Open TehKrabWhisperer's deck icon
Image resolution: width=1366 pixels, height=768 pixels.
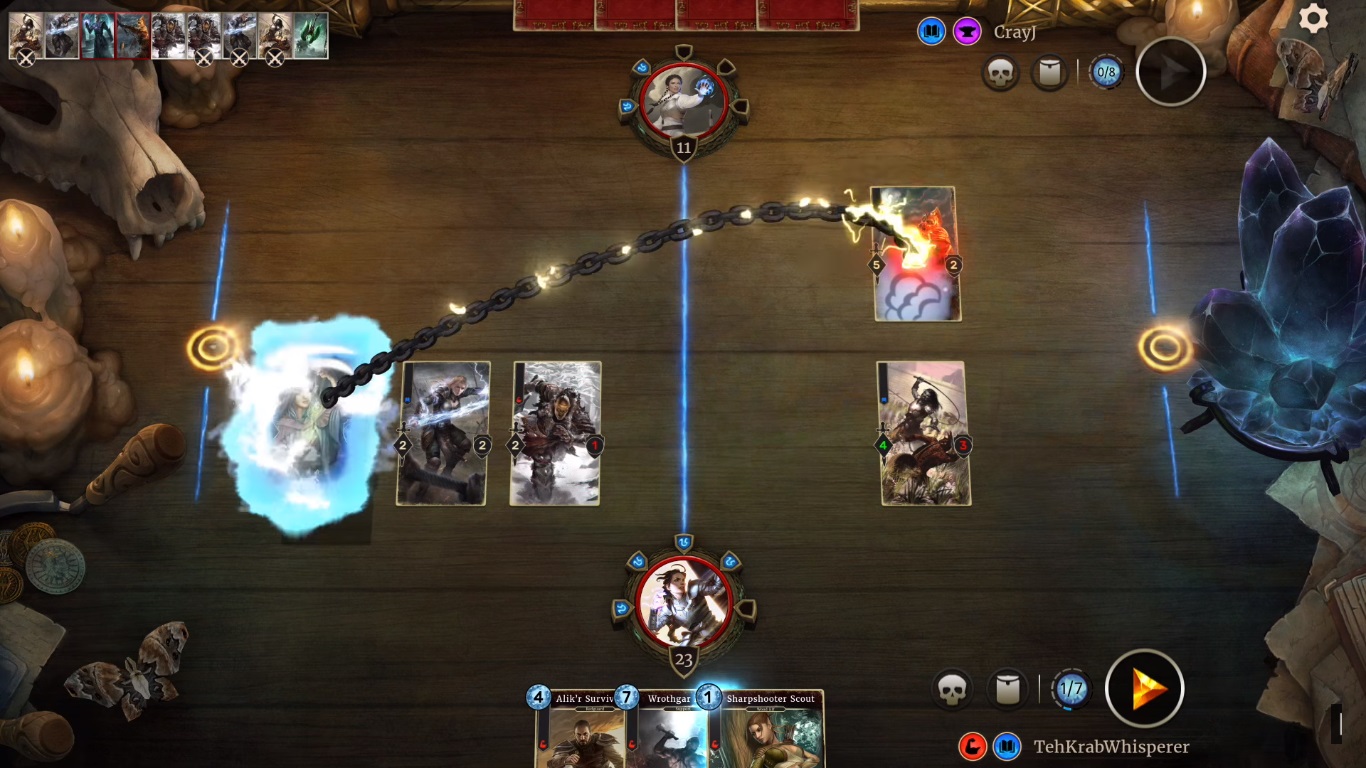coord(1007,689)
